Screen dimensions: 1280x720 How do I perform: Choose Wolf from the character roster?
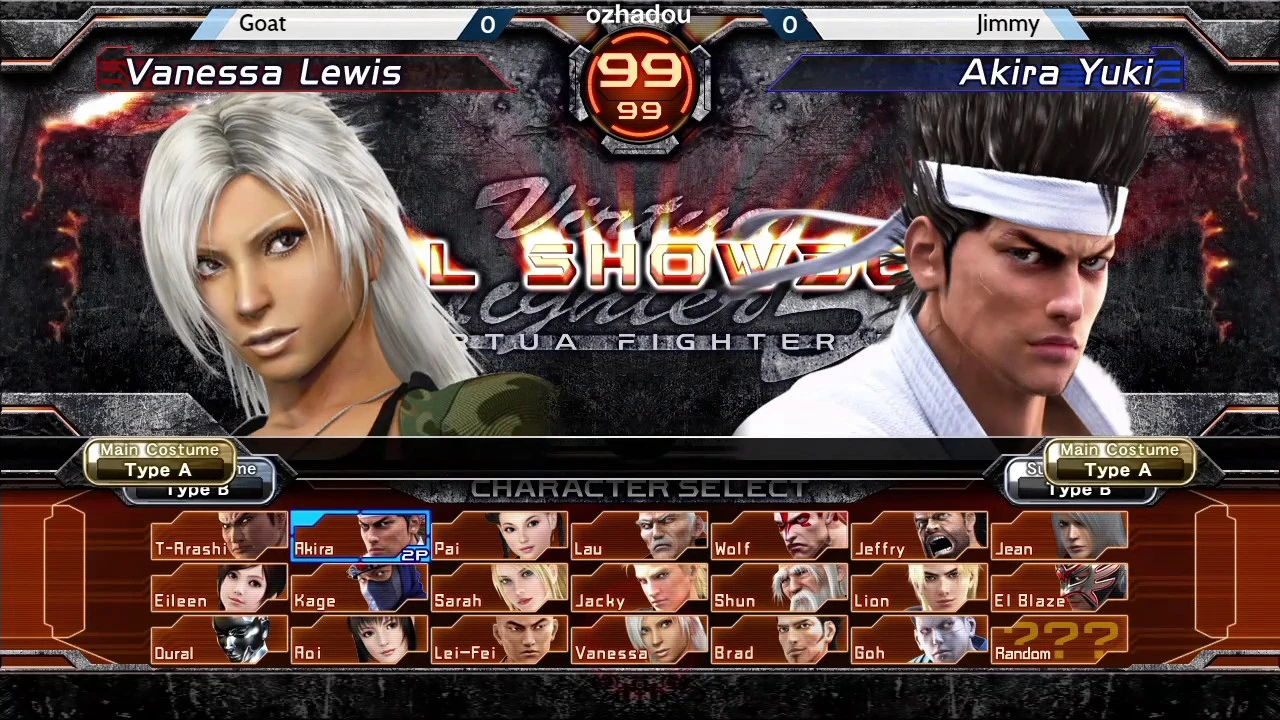point(780,540)
